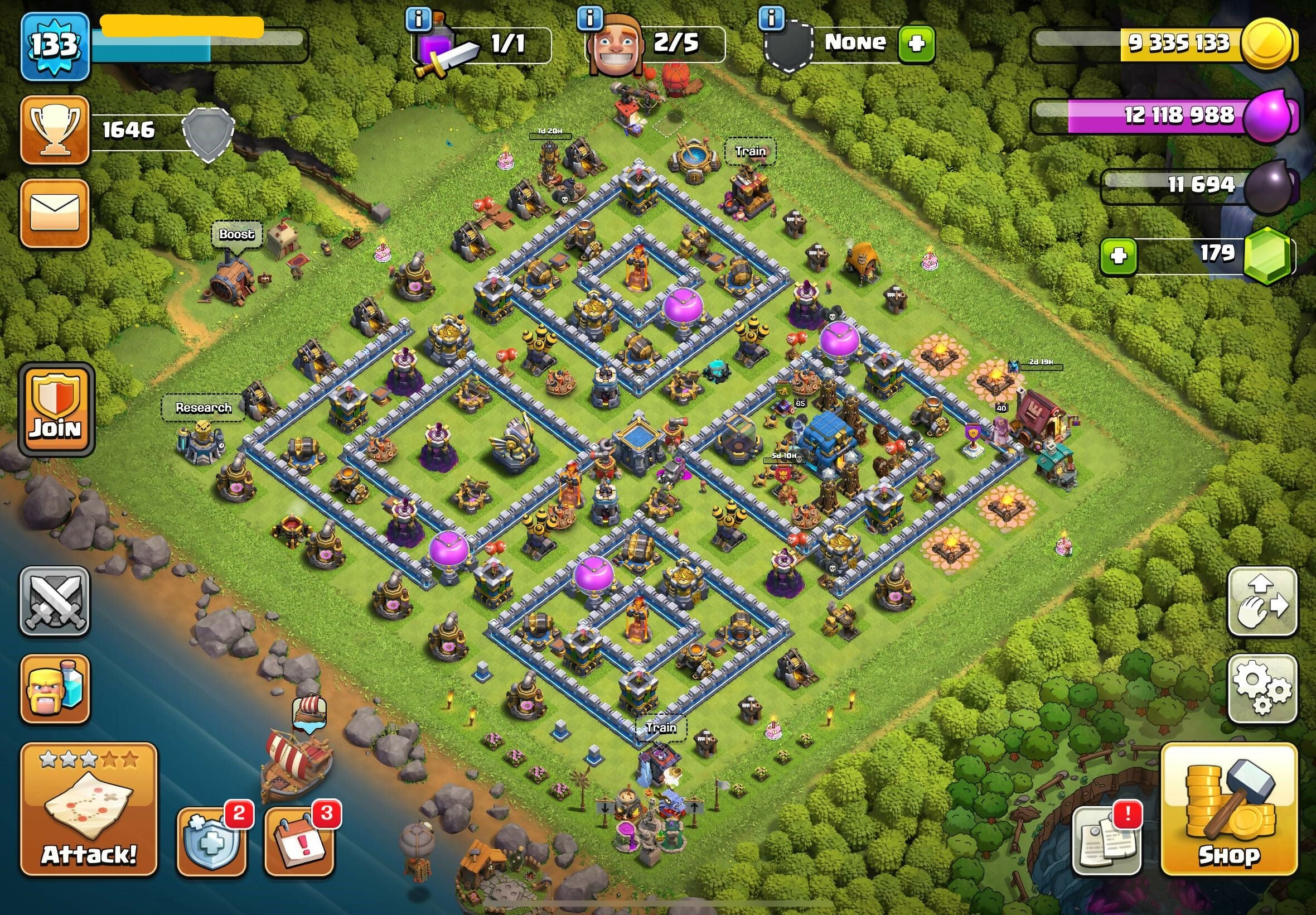Open the events calendar
The width and height of the screenshot is (1316, 915).
(x=299, y=841)
